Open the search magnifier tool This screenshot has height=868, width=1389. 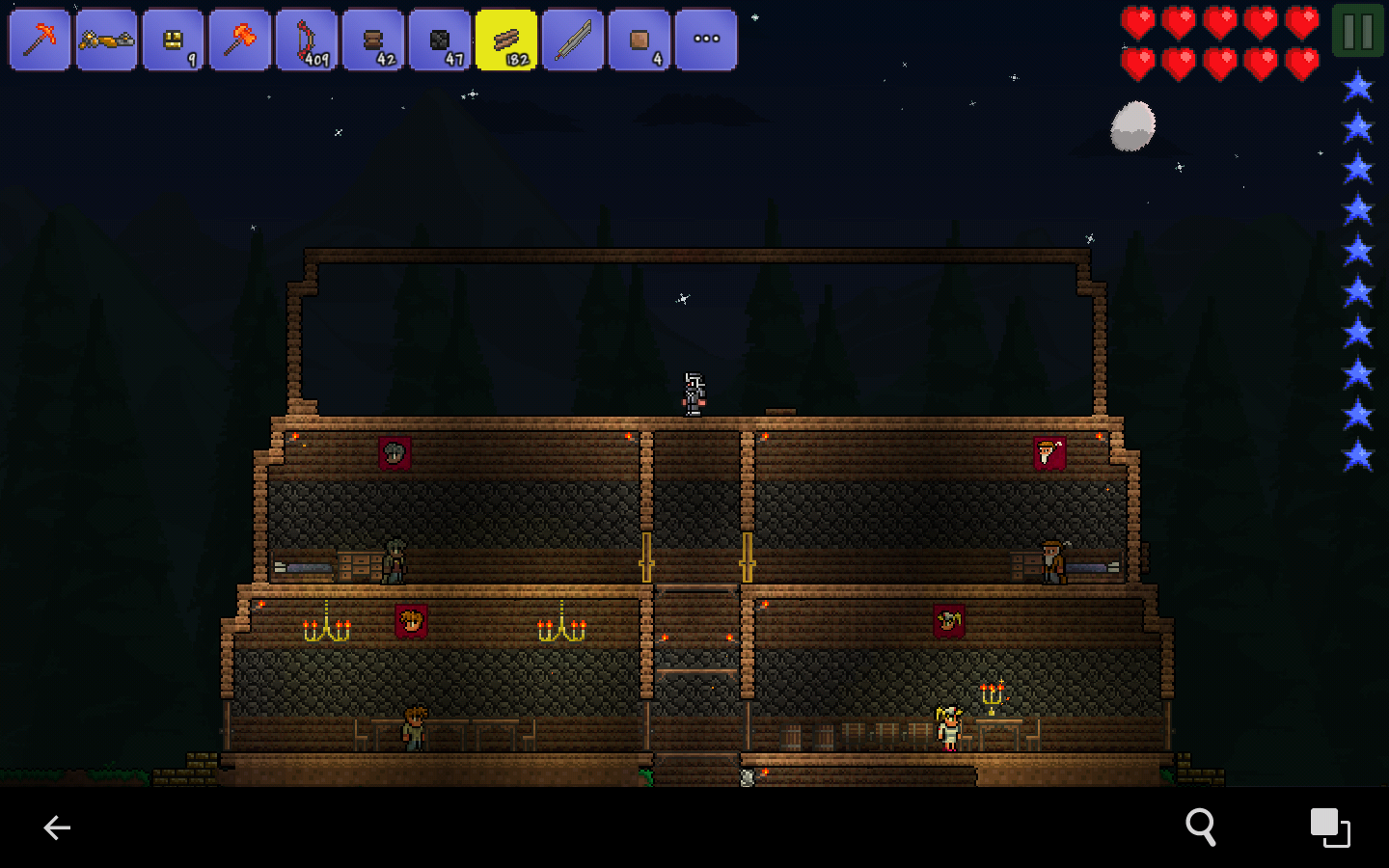[x=1201, y=827]
